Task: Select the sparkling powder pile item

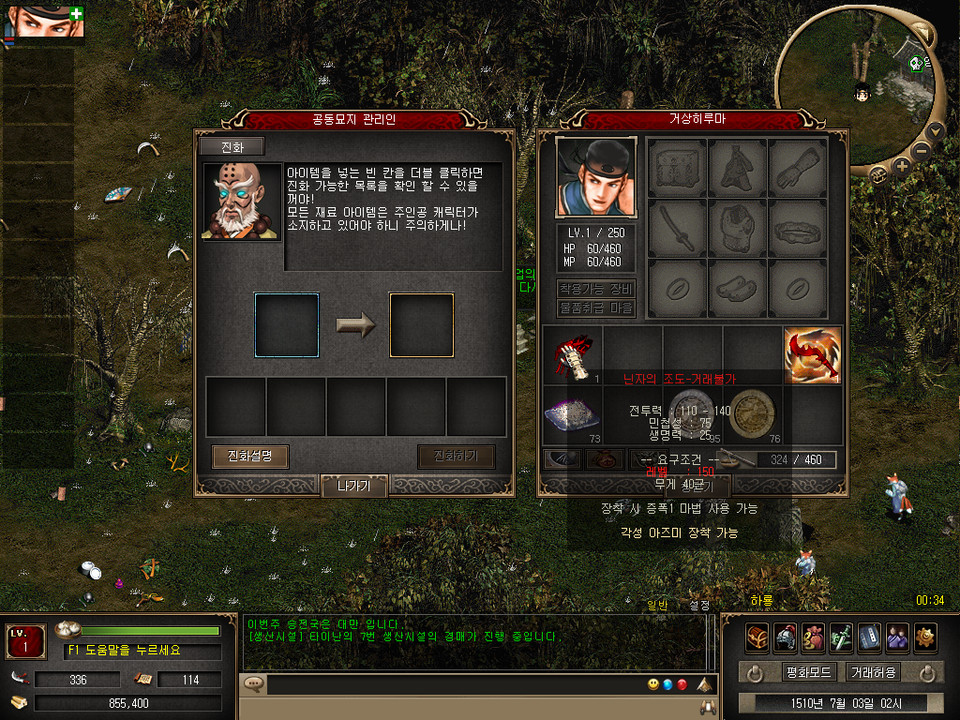Action: [572, 416]
